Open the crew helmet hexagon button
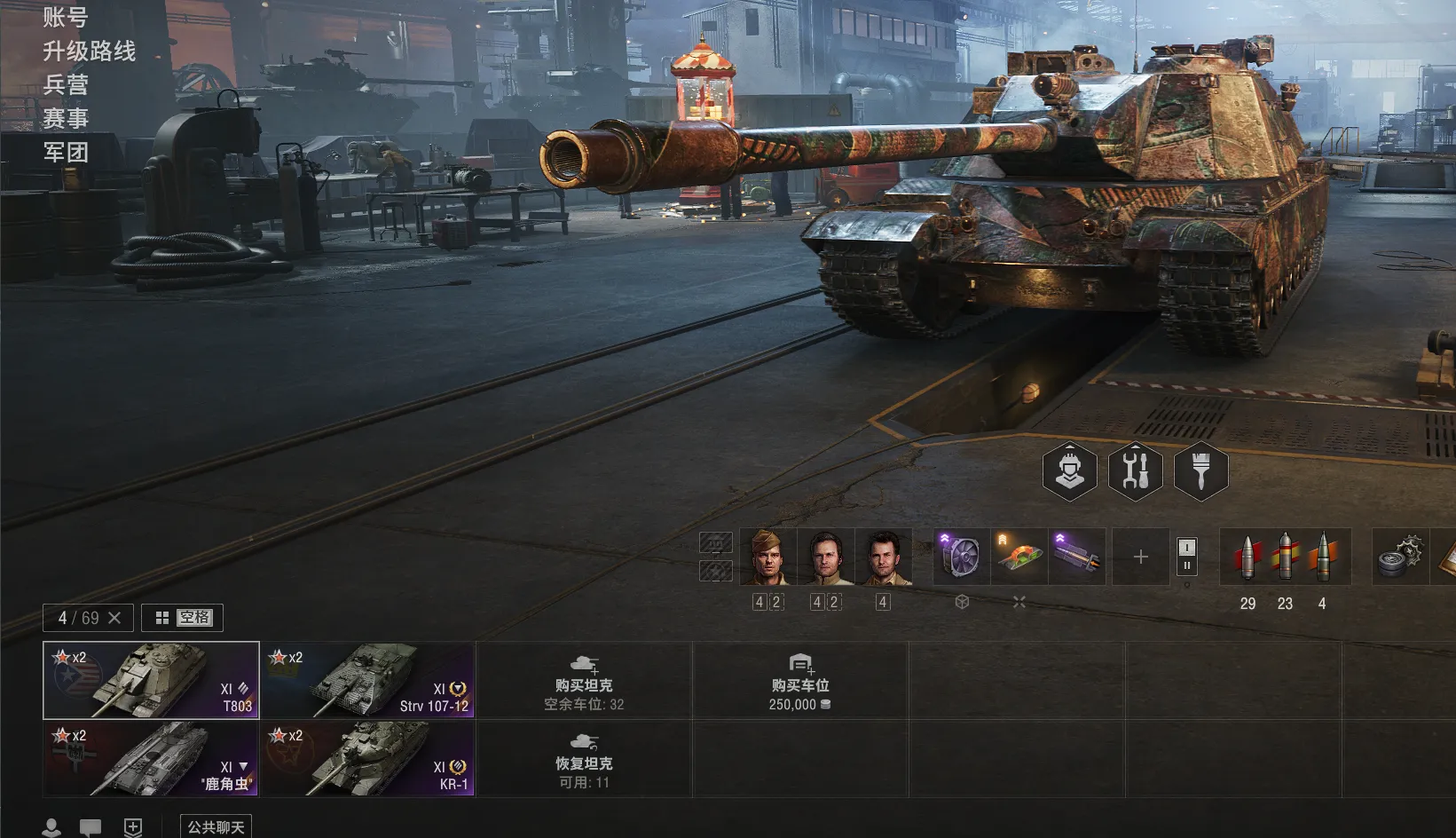Viewport: 1456px width, 838px height. point(1069,470)
